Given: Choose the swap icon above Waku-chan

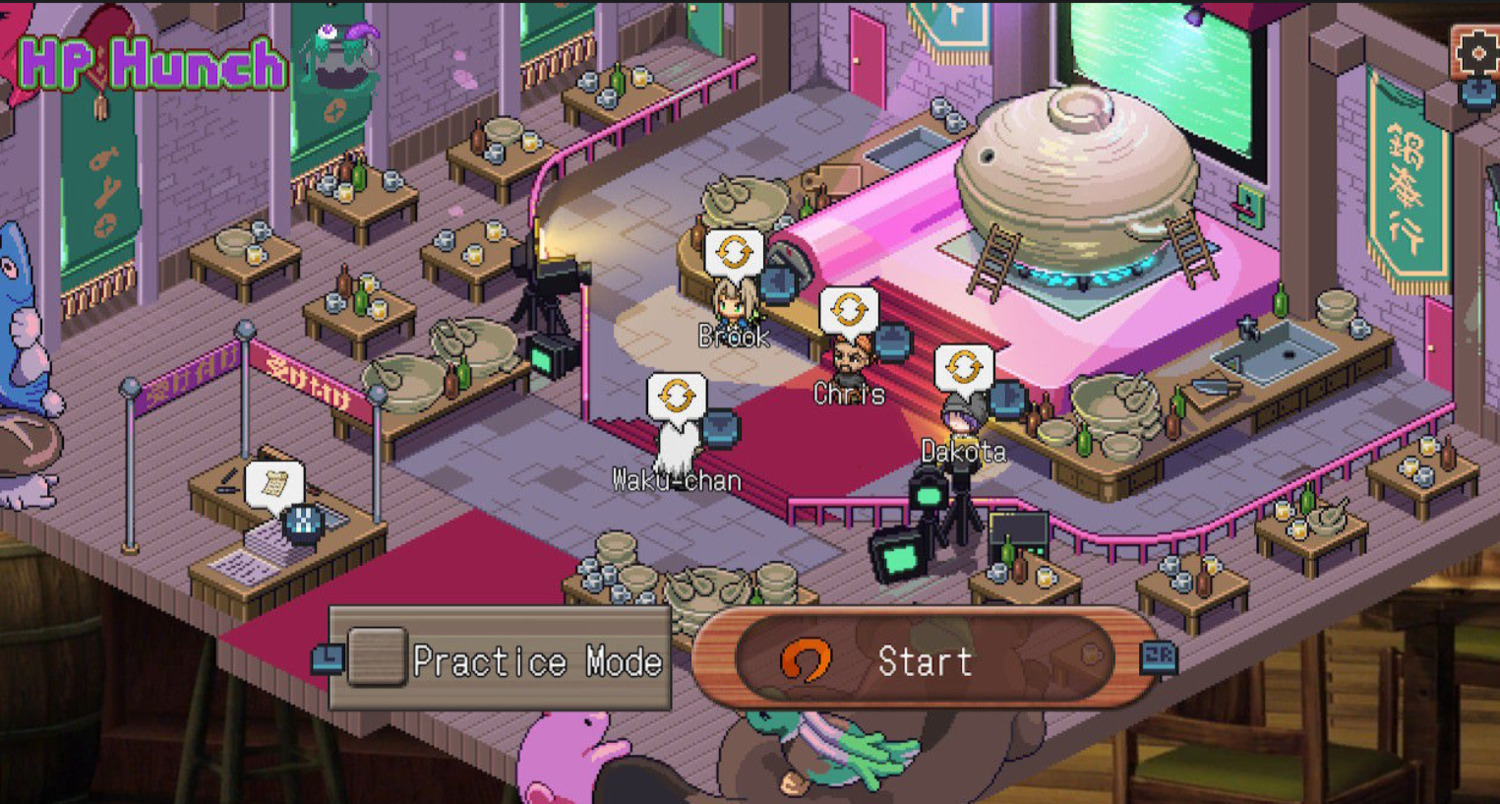Looking at the screenshot, I should pyautogui.click(x=677, y=396).
